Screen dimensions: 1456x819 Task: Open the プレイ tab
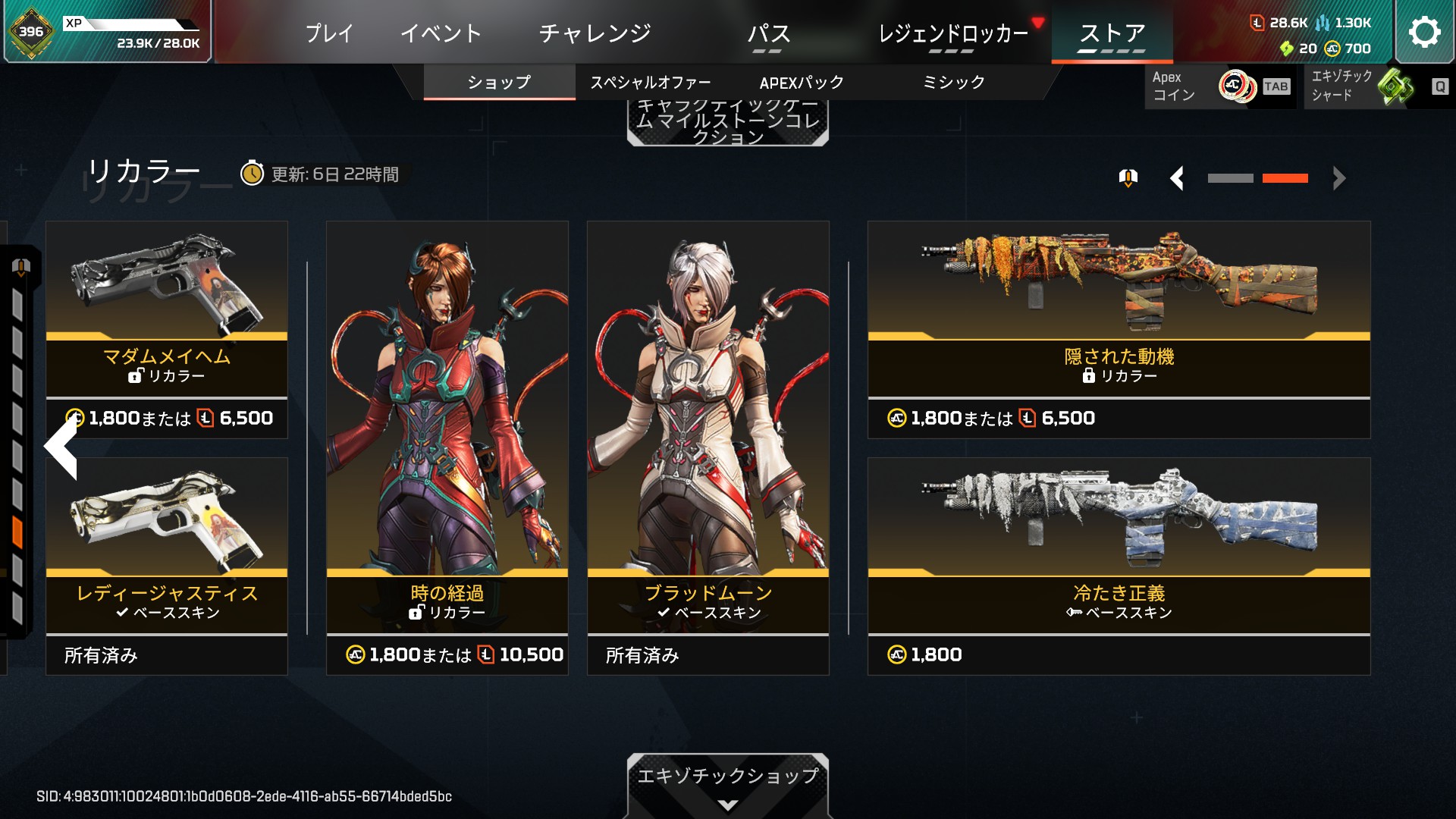[x=329, y=33]
